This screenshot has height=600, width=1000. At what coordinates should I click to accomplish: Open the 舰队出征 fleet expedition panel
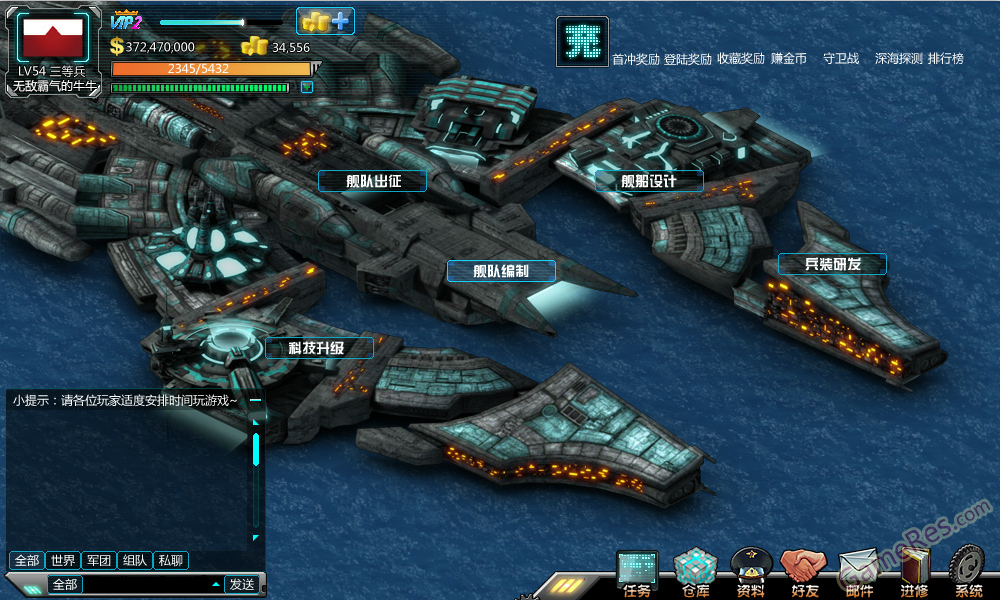[x=373, y=181]
